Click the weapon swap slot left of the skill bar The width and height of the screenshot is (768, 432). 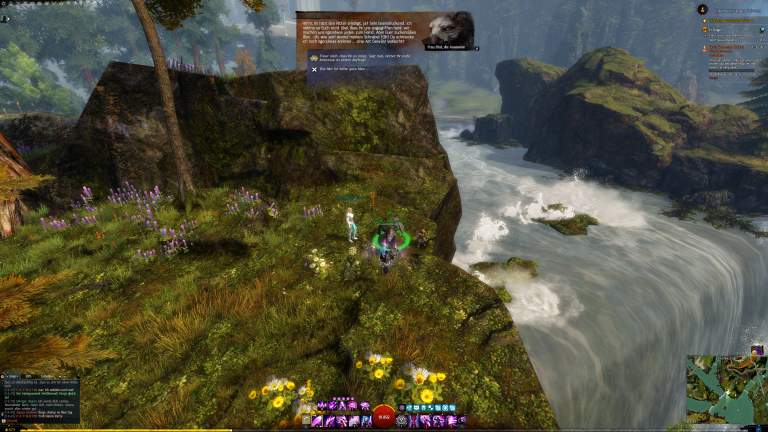click(x=305, y=422)
